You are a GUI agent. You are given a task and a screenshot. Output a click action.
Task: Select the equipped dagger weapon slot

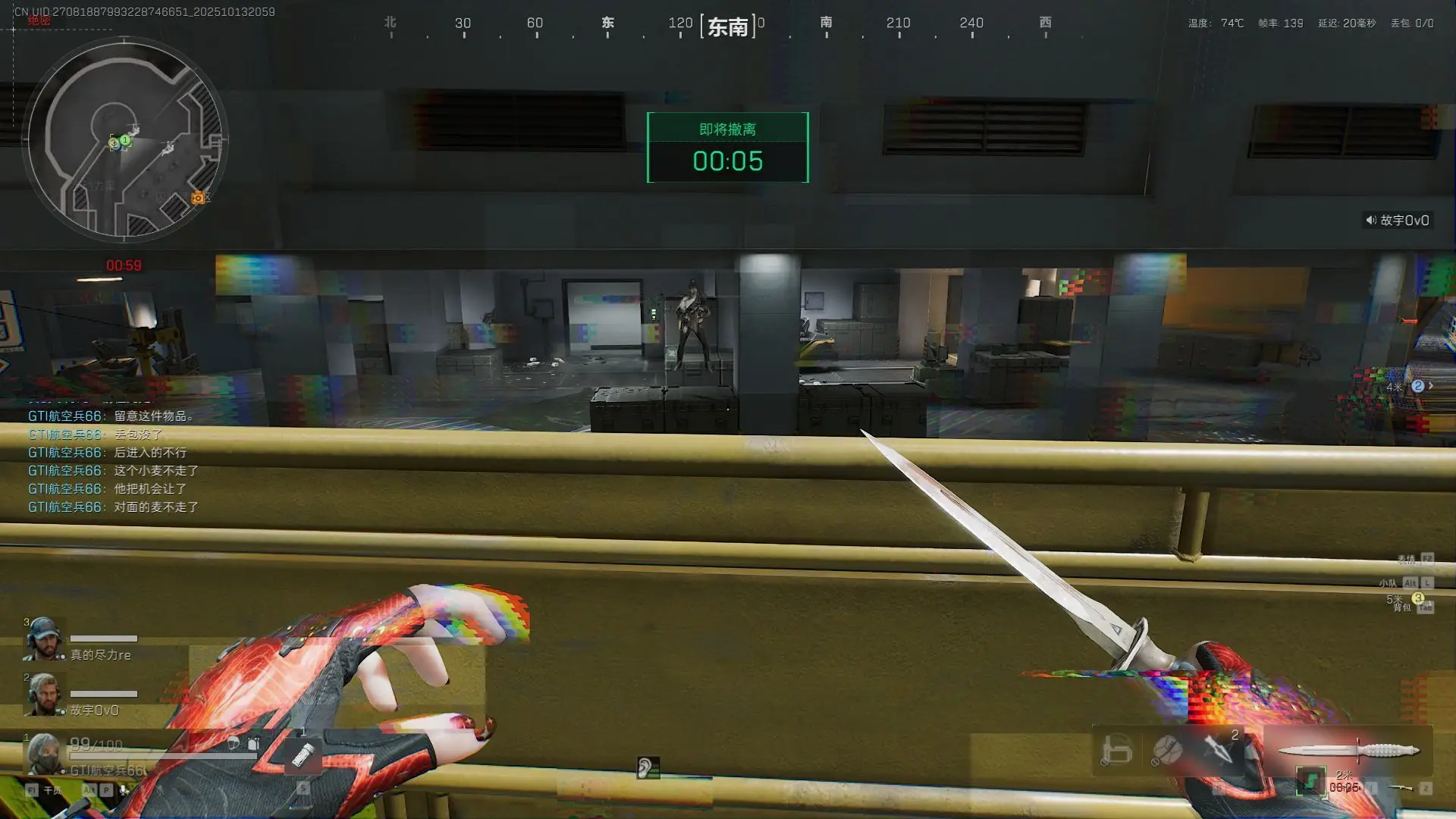click(1348, 751)
